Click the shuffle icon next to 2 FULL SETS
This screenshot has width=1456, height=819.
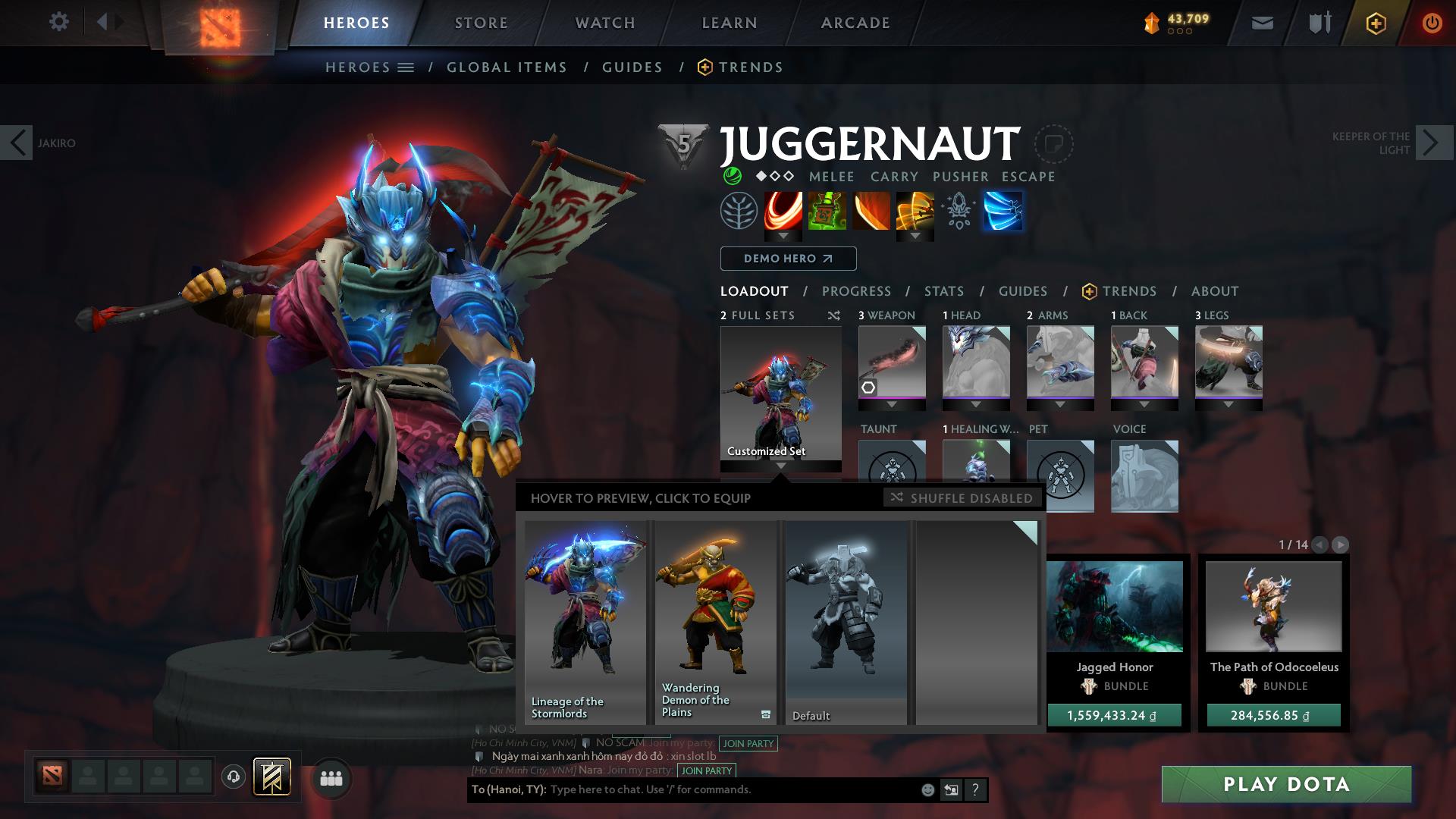(834, 315)
